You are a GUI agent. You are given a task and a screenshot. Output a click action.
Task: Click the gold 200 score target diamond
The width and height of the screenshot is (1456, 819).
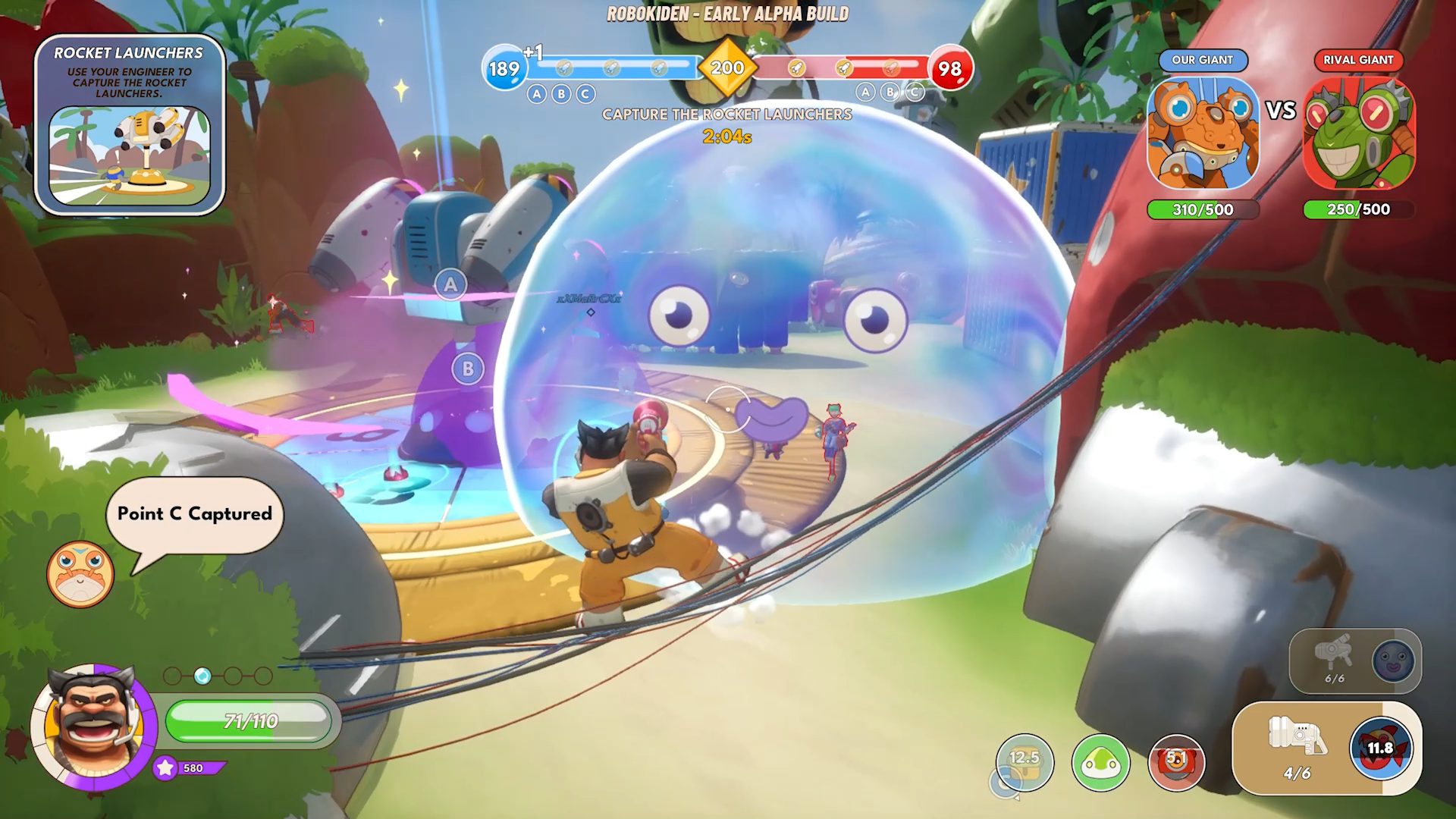coord(726,68)
